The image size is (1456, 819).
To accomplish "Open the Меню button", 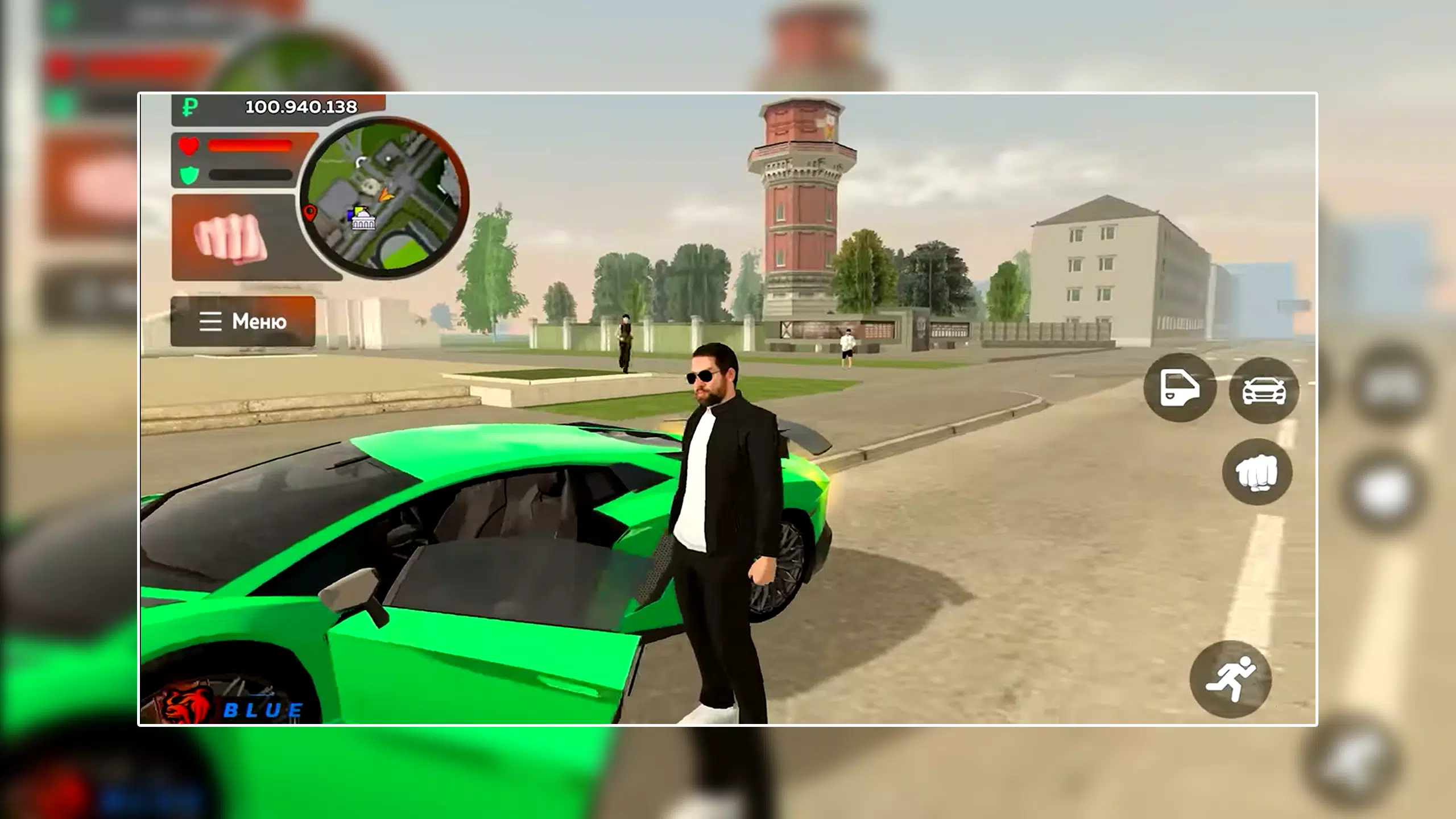I will pos(243,321).
